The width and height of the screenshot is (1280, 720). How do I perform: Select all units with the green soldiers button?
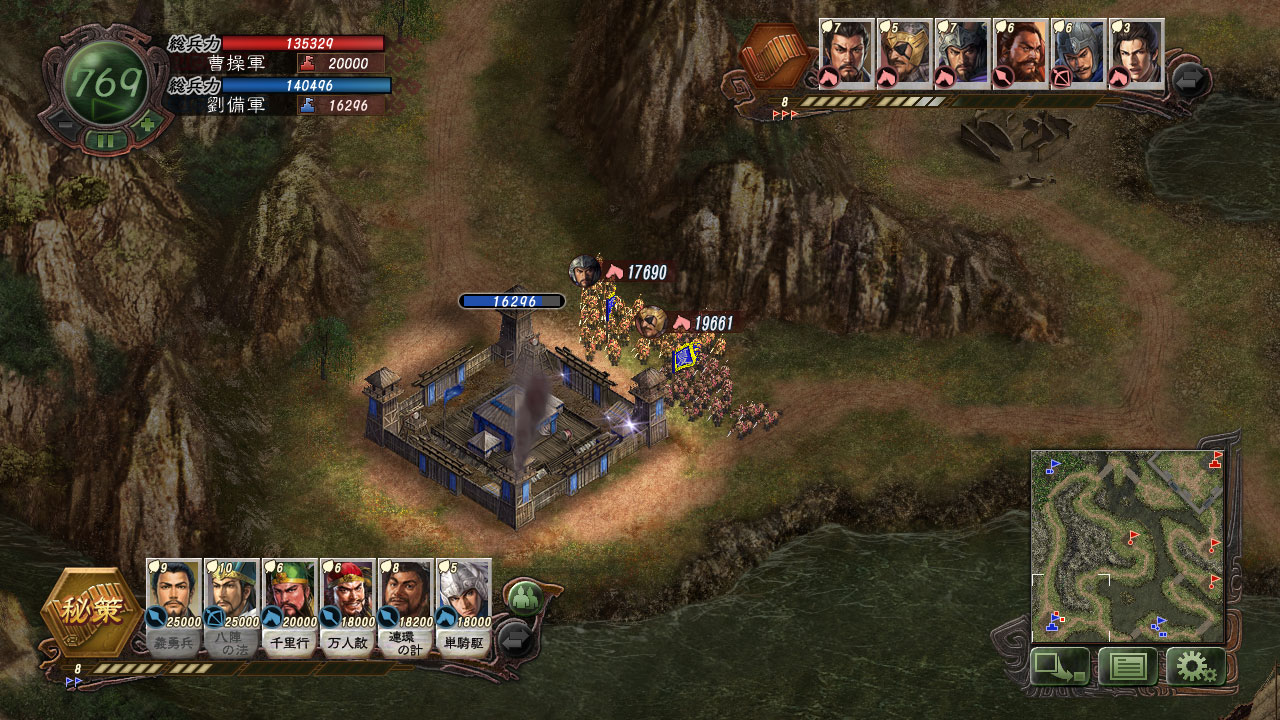point(522,599)
